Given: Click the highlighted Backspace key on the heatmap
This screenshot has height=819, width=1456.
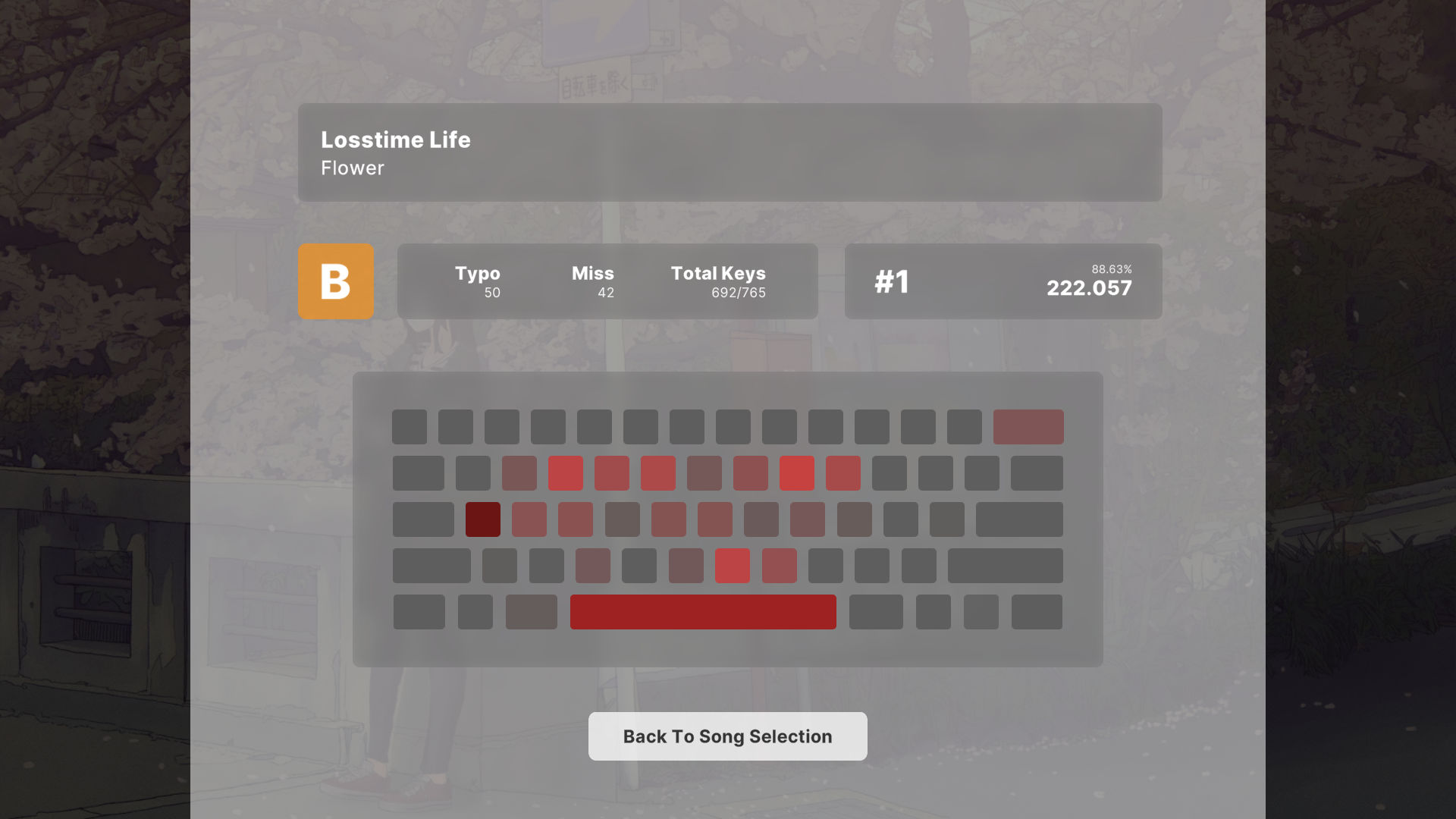Looking at the screenshot, I should pos(1029,426).
